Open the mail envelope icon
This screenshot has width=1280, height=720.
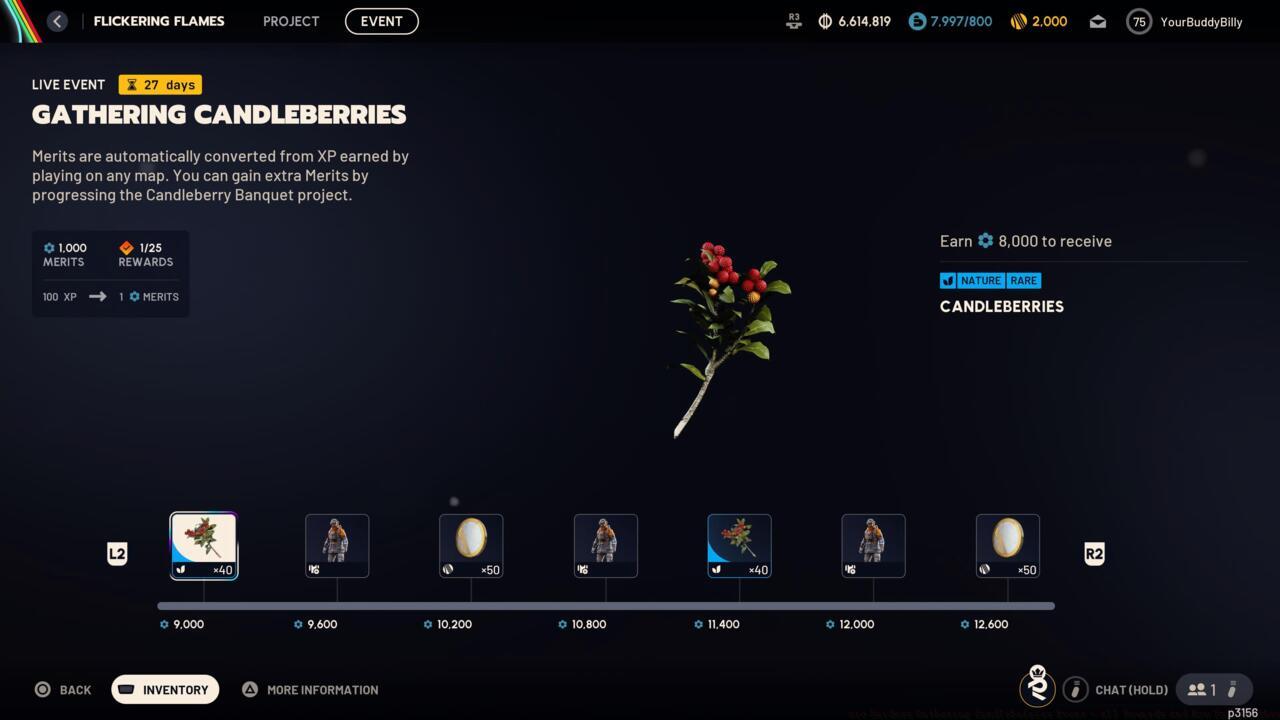(1097, 21)
